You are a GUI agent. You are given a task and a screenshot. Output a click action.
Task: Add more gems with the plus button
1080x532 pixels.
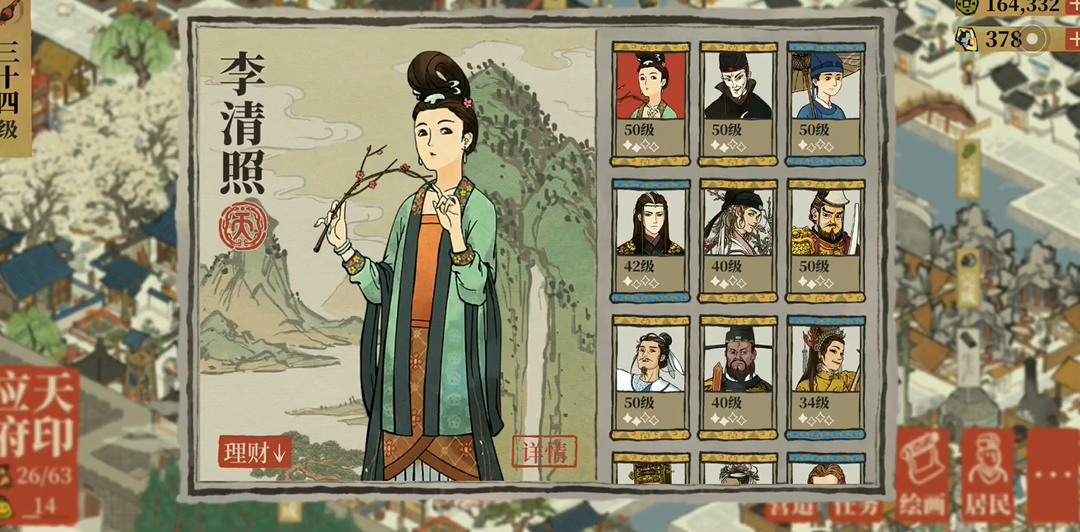[1071, 39]
